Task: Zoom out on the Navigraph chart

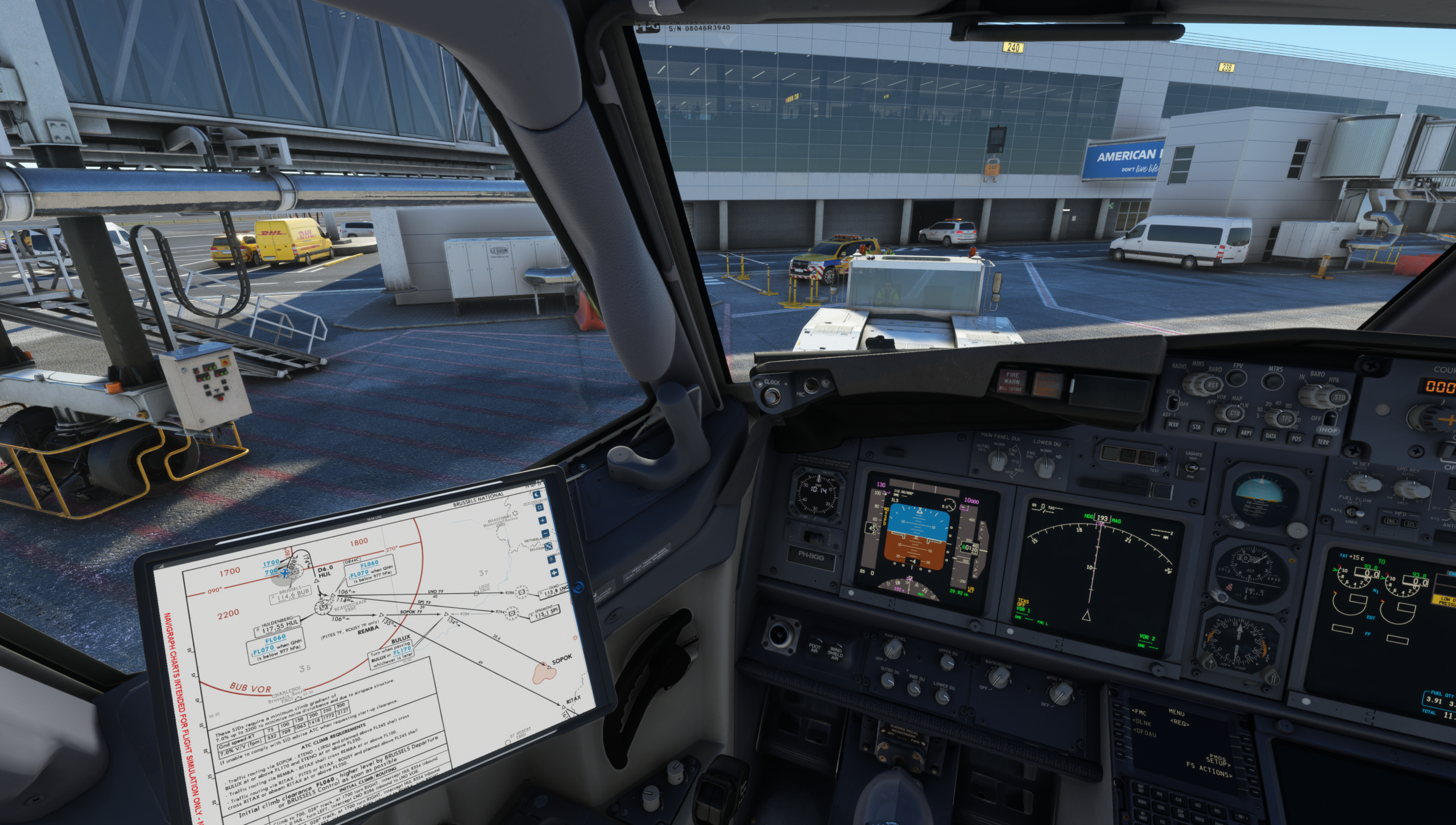Action: 546,534
